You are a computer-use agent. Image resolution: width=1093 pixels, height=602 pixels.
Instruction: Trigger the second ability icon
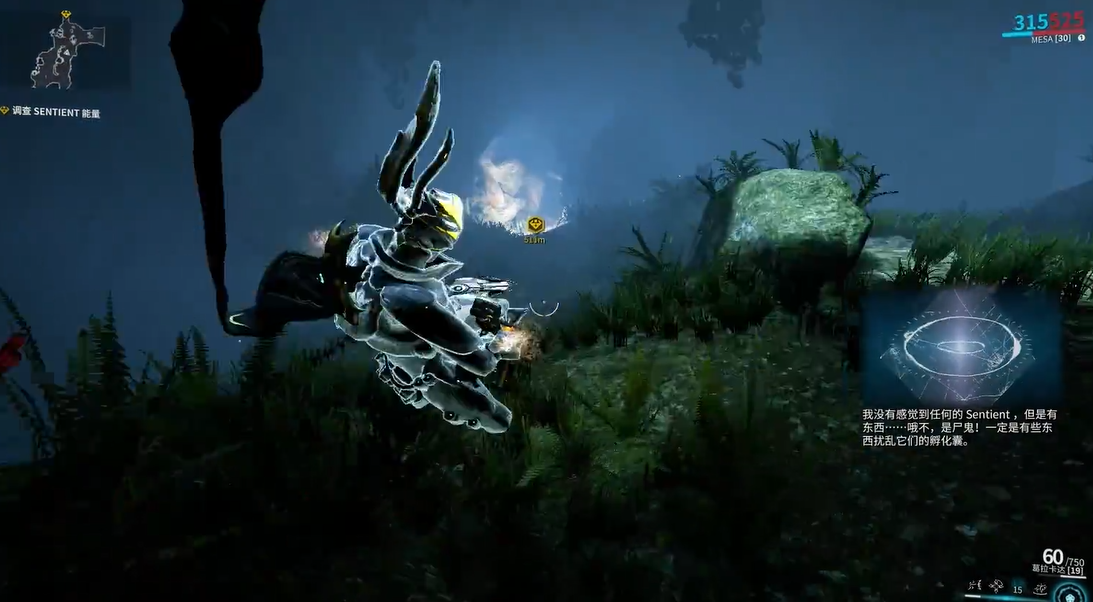click(x=996, y=584)
